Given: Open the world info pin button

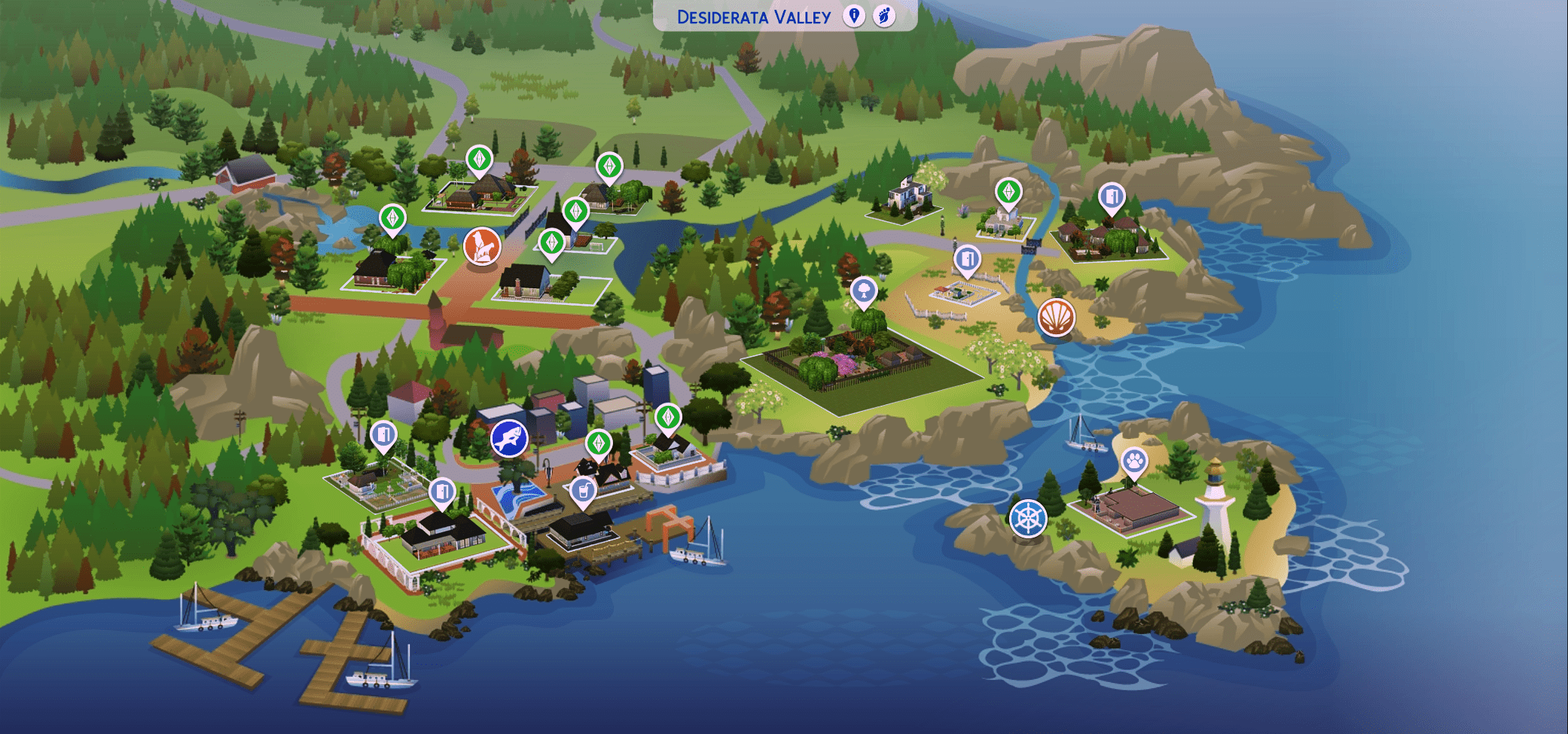Looking at the screenshot, I should click(x=853, y=16).
